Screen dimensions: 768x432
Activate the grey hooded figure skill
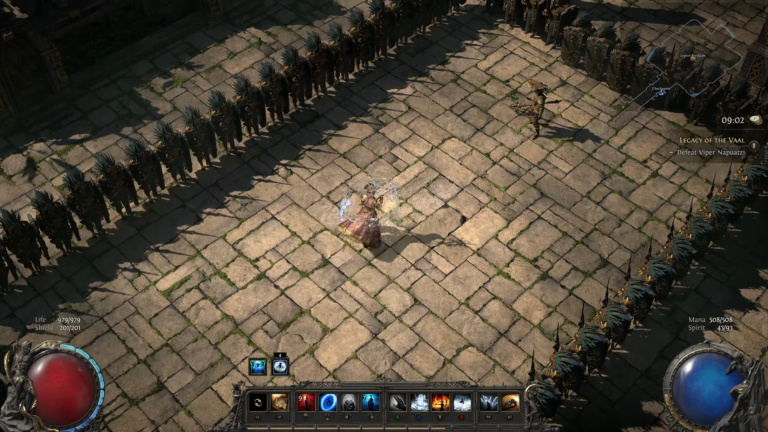coord(349,402)
